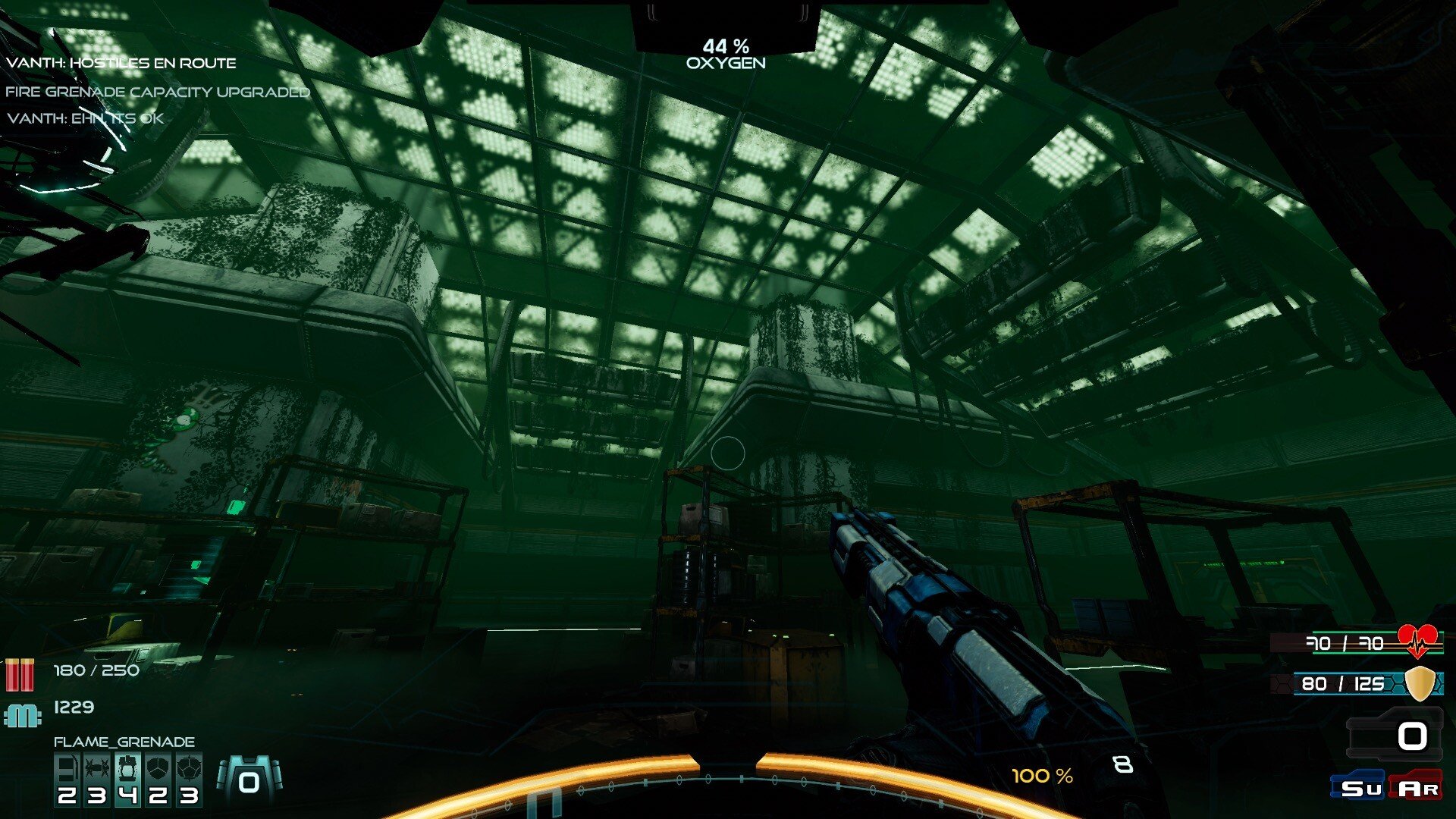This screenshot has width=1456, height=819.
Task: Click the red heartbeat health icon
Action: tap(1417, 642)
